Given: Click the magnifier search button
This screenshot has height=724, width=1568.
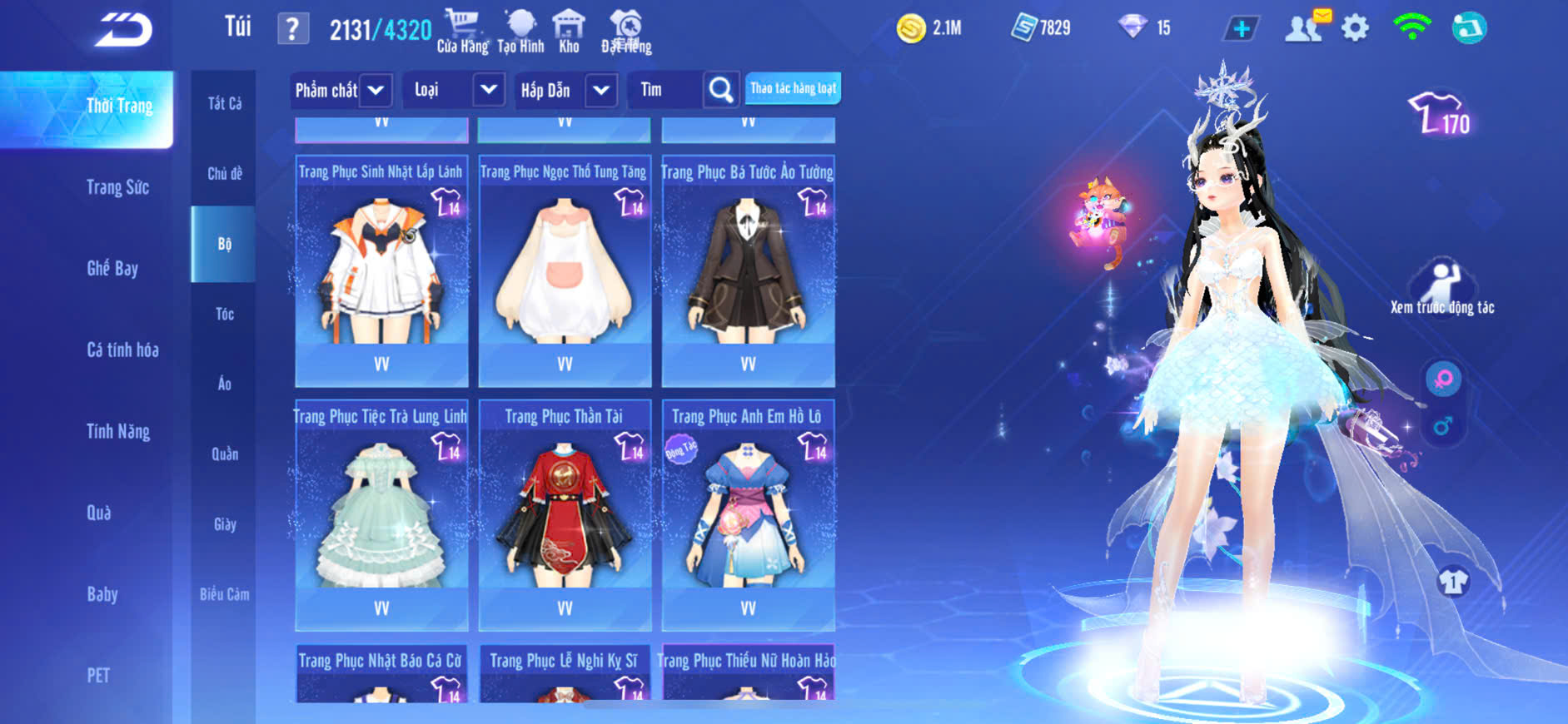Looking at the screenshot, I should [x=721, y=90].
